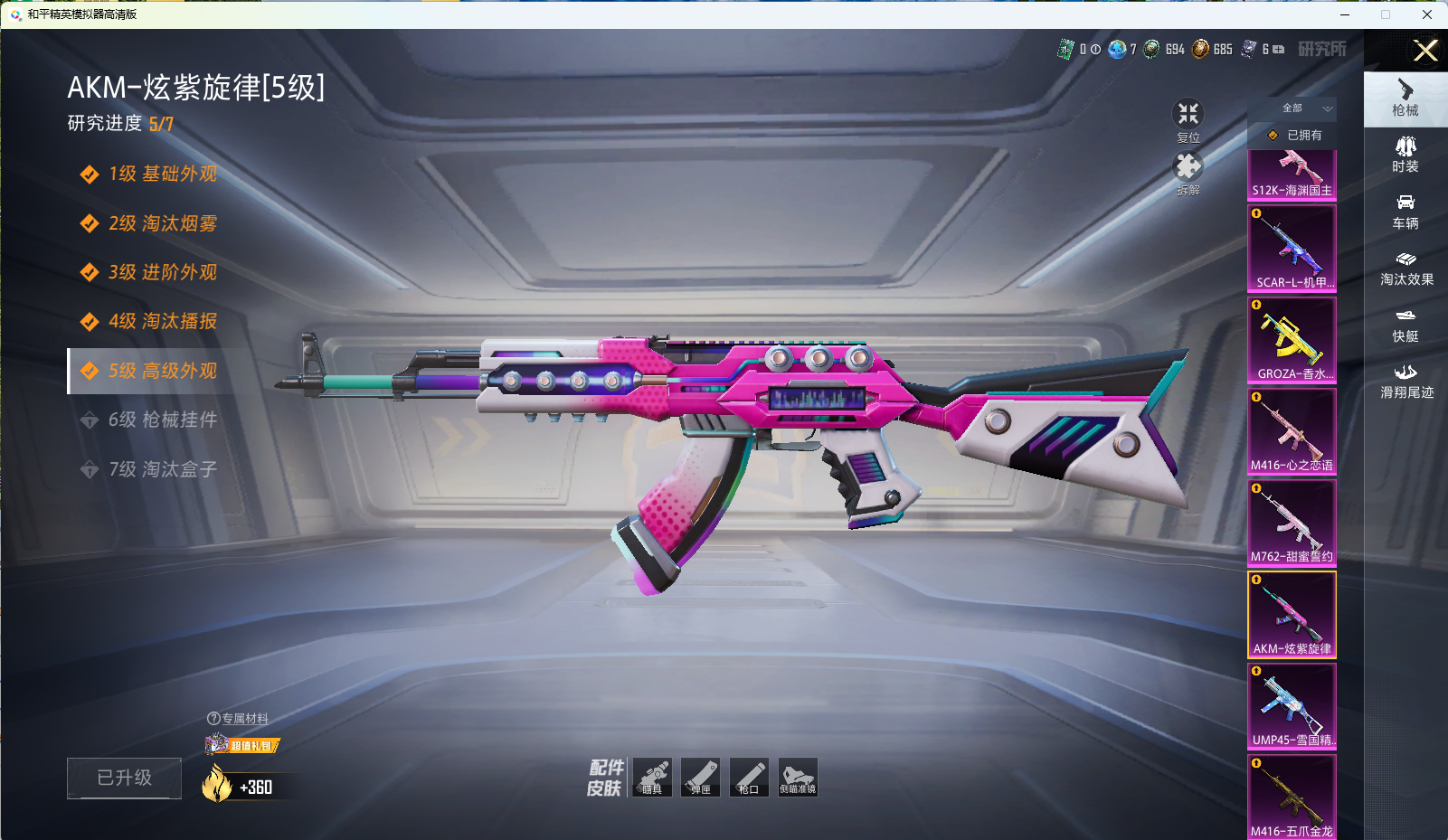Open the 淘汰效果 elimination effects tab
The image size is (1448, 840).
point(1405,269)
